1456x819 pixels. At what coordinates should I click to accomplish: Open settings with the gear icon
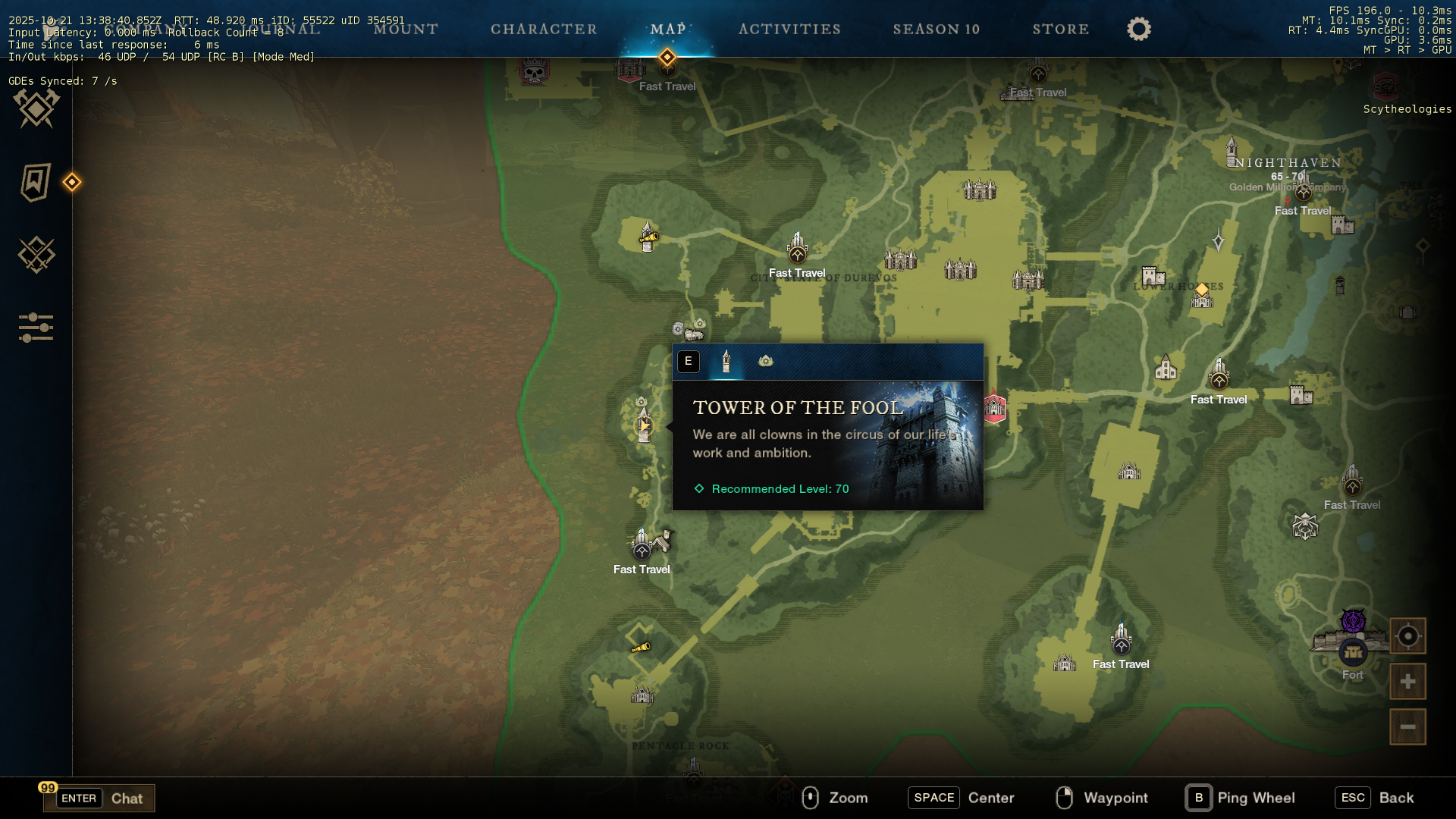(1138, 30)
